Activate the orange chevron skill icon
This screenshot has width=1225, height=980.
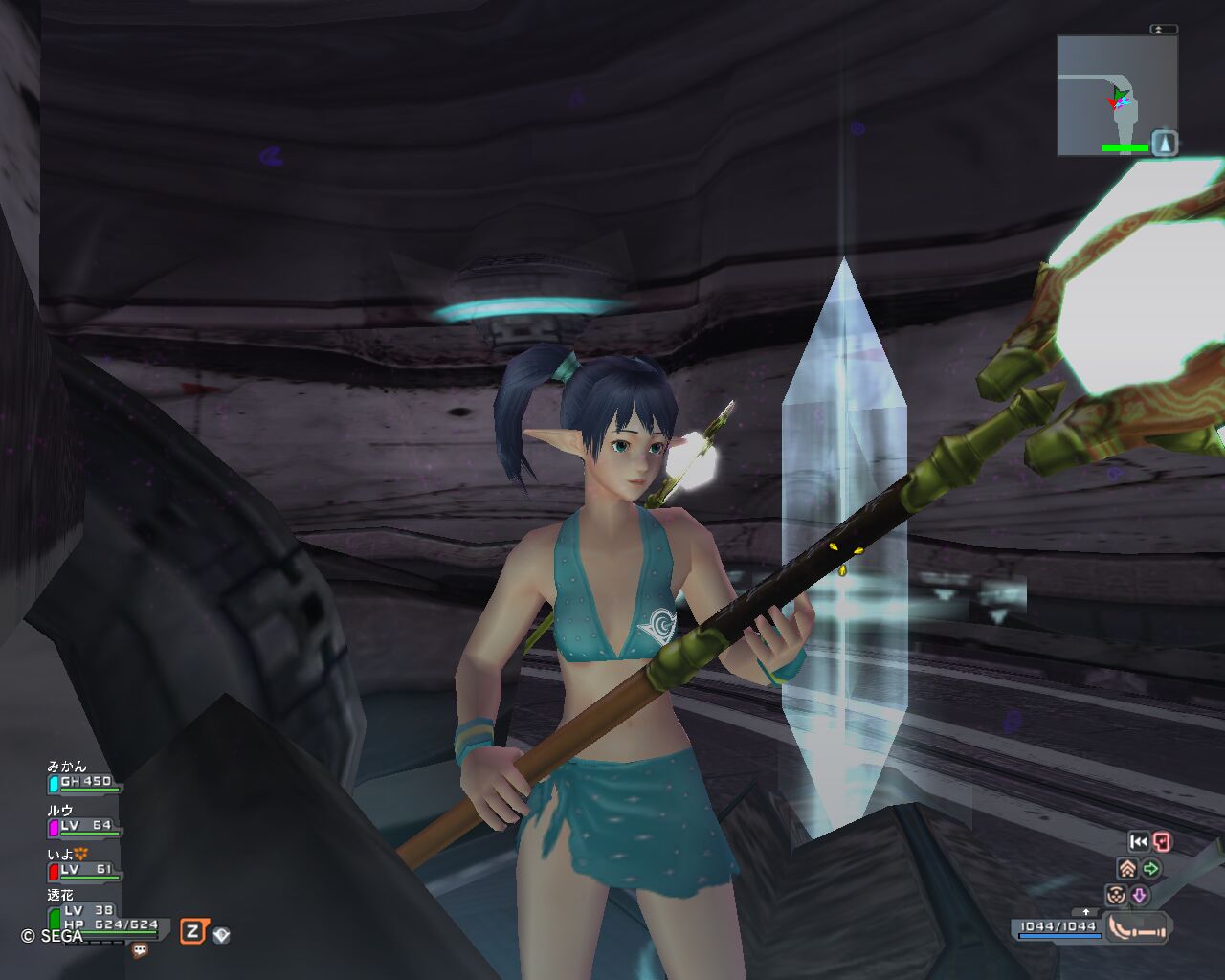(1127, 869)
